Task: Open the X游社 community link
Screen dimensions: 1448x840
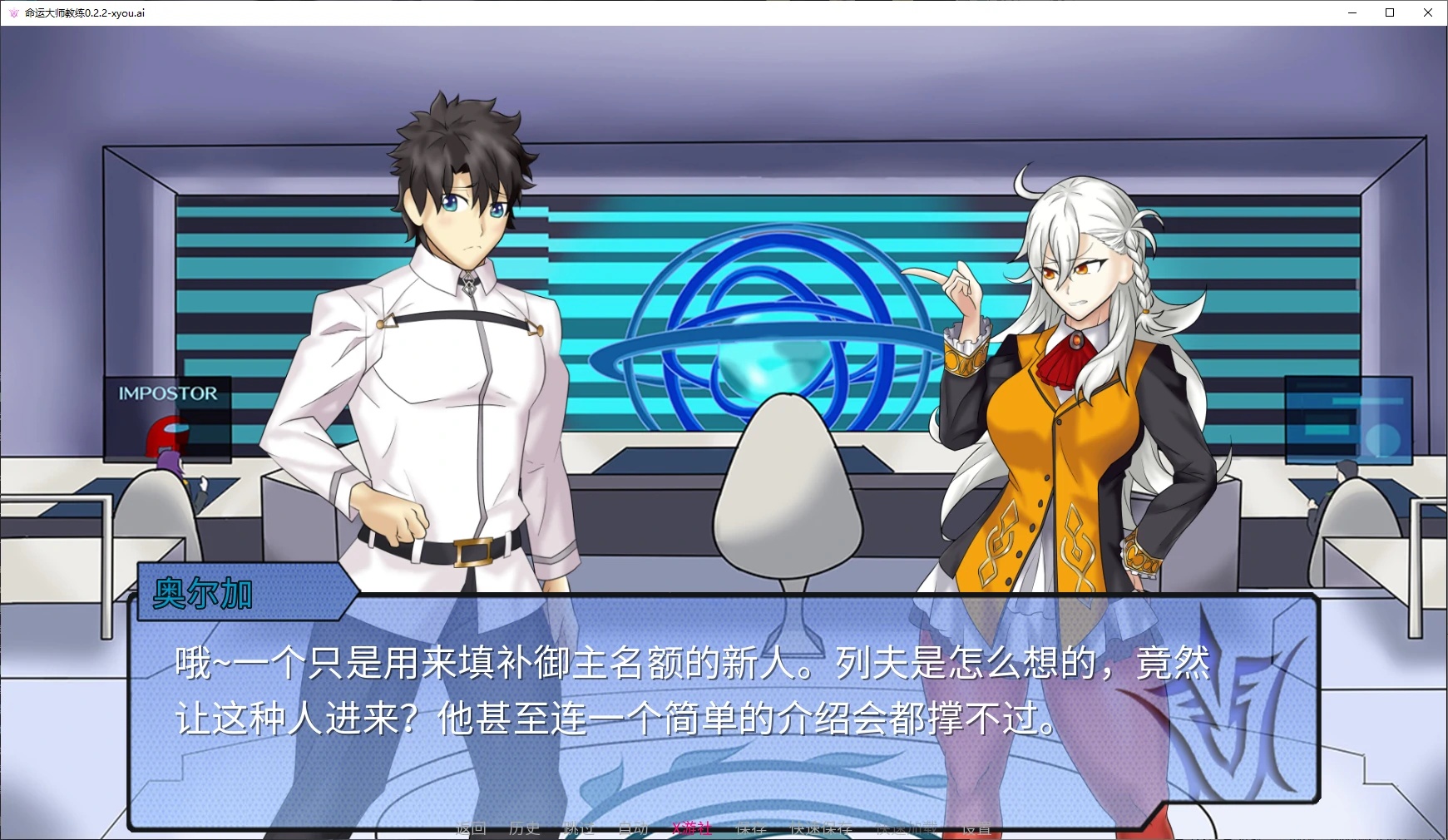Action: click(x=691, y=828)
